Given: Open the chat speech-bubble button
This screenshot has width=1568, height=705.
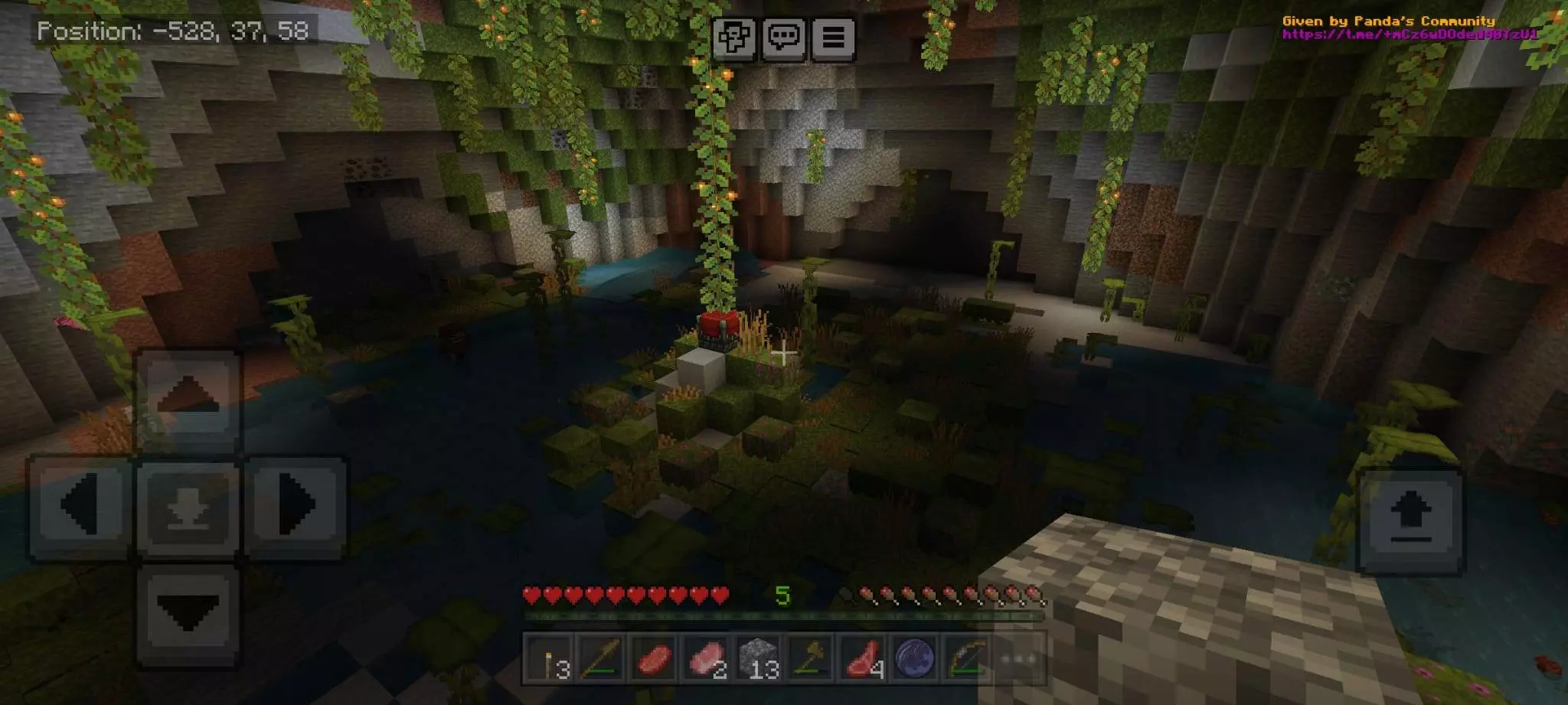Looking at the screenshot, I should pyautogui.click(x=784, y=37).
